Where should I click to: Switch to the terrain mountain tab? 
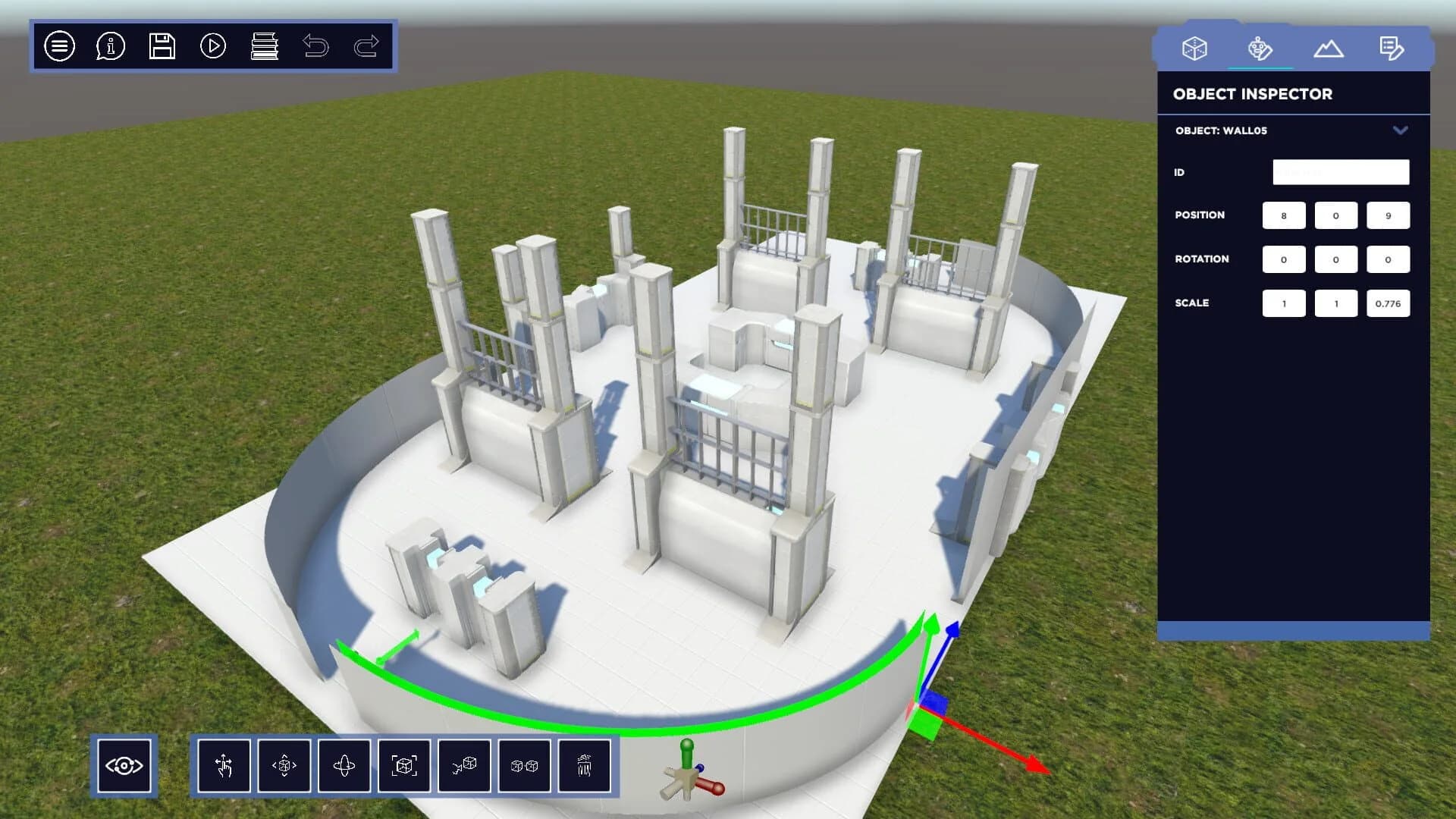1329,48
